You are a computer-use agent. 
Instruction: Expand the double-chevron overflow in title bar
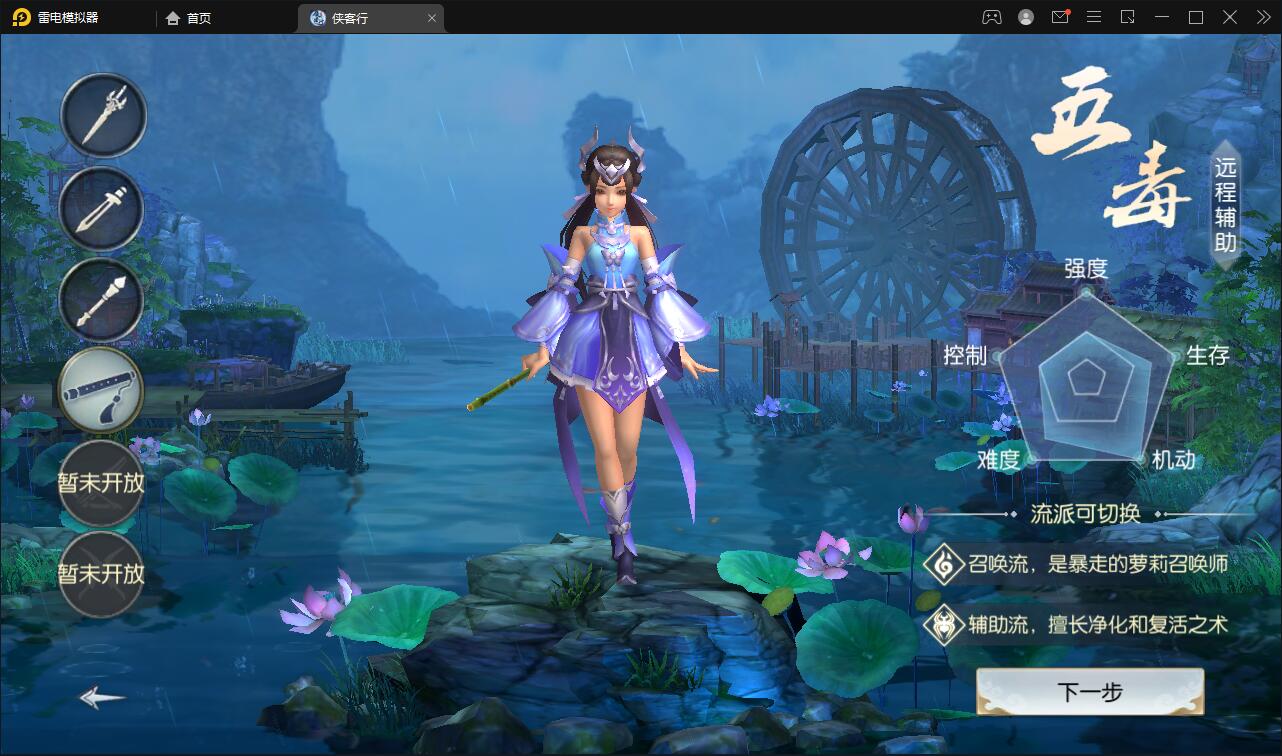[x=1262, y=17]
